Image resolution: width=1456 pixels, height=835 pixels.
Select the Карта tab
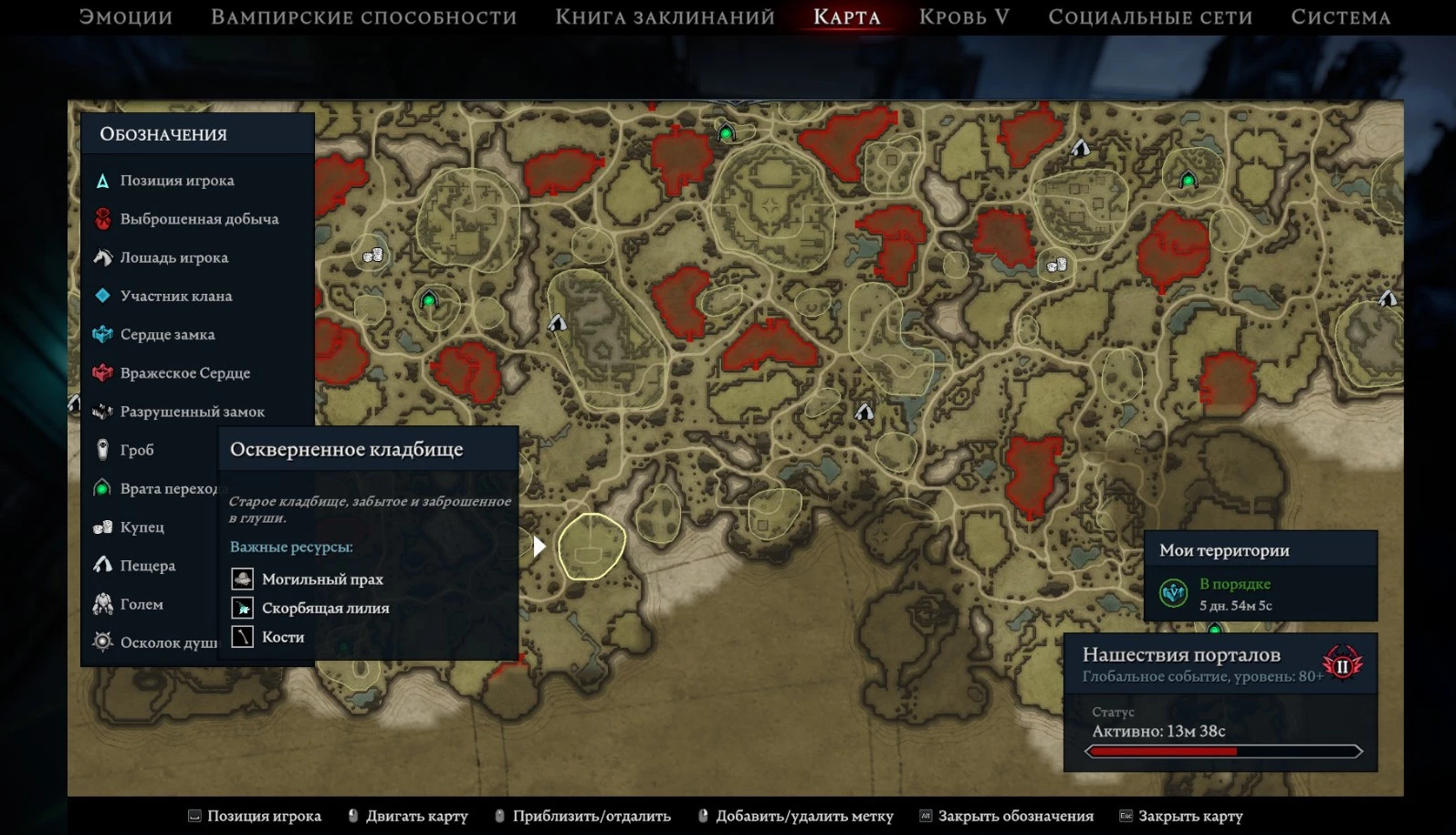[x=846, y=17]
